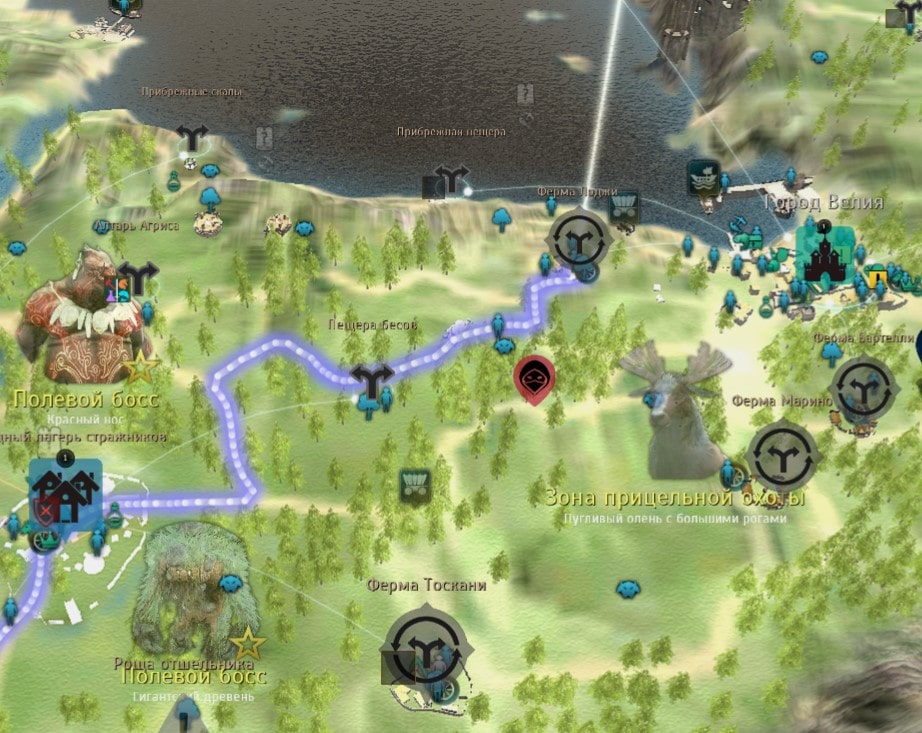Click the Ферма Бартелли node marker
This screenshot has height=733, width=922.
[x=862, y=386]
